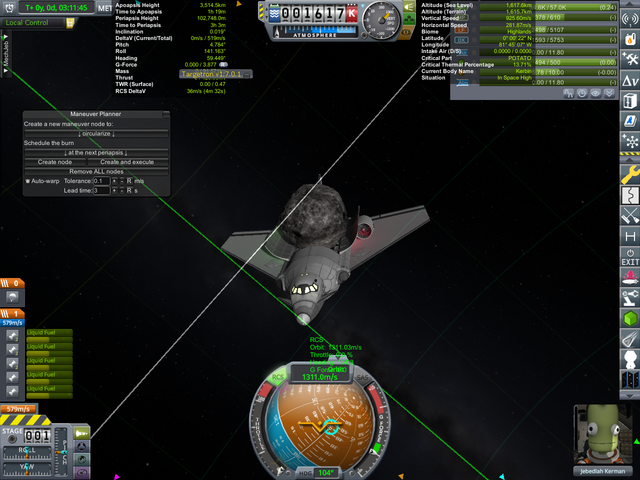Viewport: 640px width, 480px height.
Task: Toggle the Auto-warp checkbox
Action: click(28, 181)
